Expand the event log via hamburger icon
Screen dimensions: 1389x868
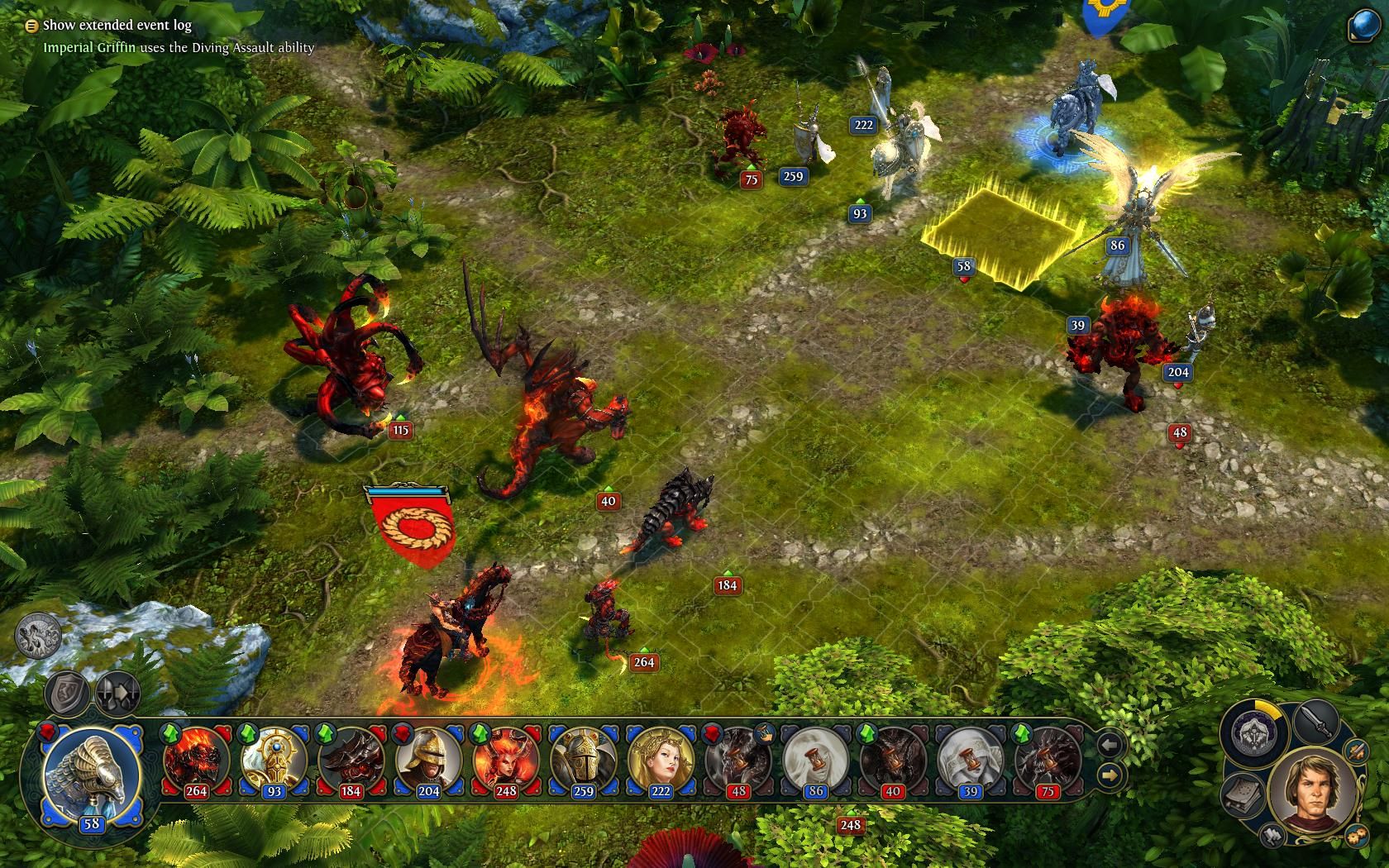[31, 26]
